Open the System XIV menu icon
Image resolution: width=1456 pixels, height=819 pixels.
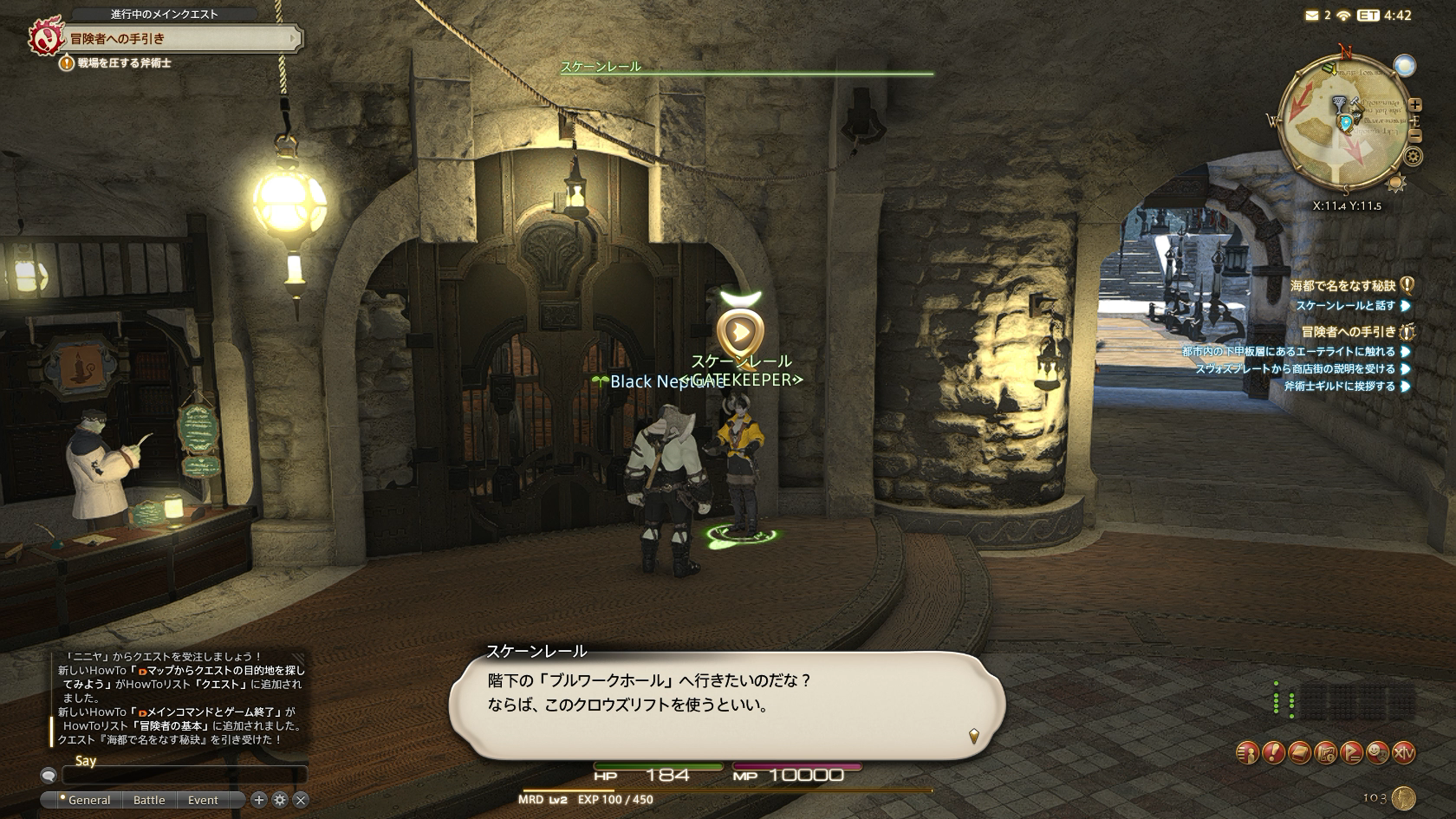pos(1403,753)
